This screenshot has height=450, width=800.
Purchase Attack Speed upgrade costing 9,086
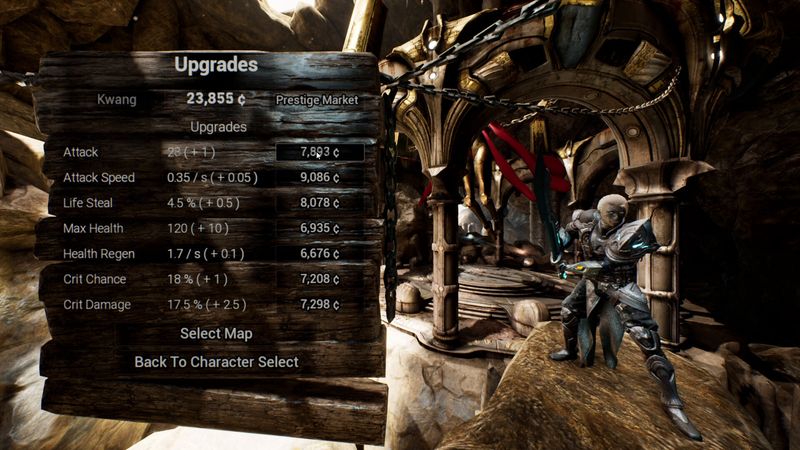point(320,178)
